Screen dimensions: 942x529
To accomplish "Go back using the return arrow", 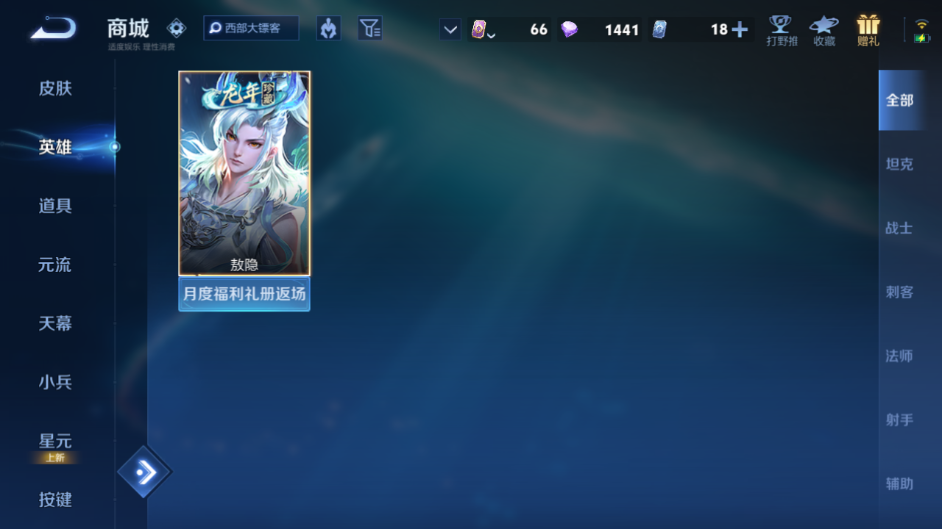I will pyautogui.click(x=52, y=29).
